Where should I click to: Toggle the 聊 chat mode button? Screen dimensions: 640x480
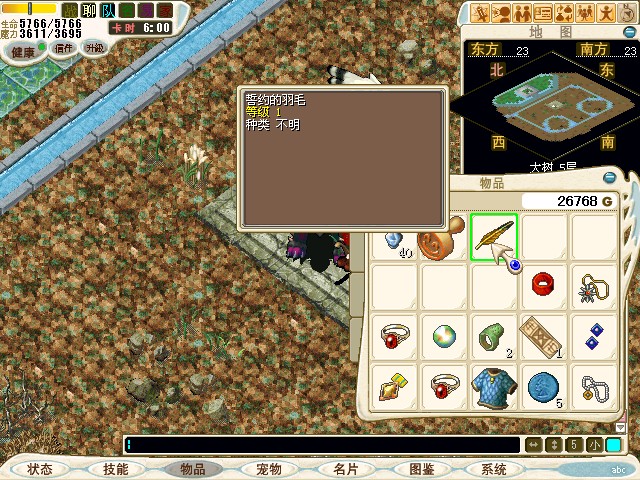(87, 10)
